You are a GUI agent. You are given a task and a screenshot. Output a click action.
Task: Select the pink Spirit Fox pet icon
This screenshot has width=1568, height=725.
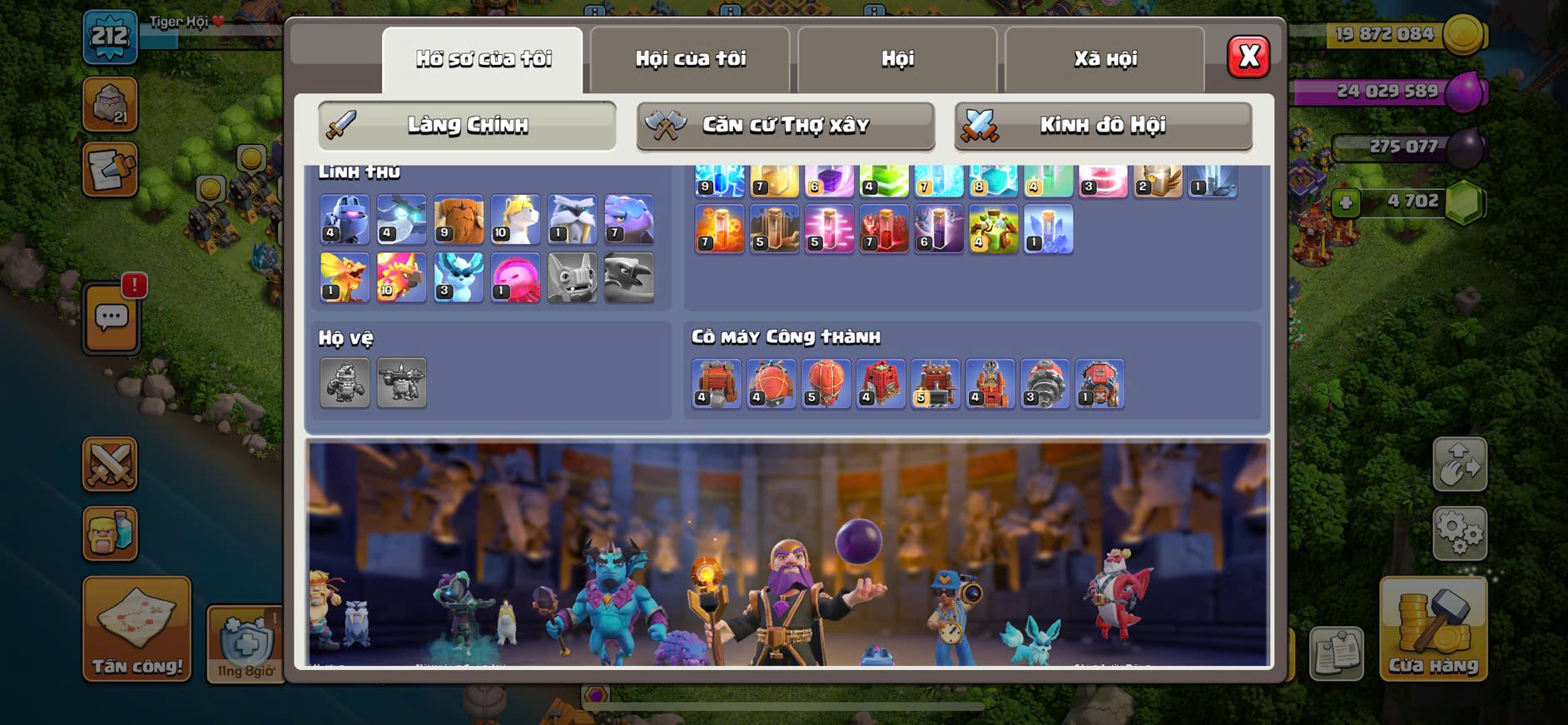coord(515,277)
